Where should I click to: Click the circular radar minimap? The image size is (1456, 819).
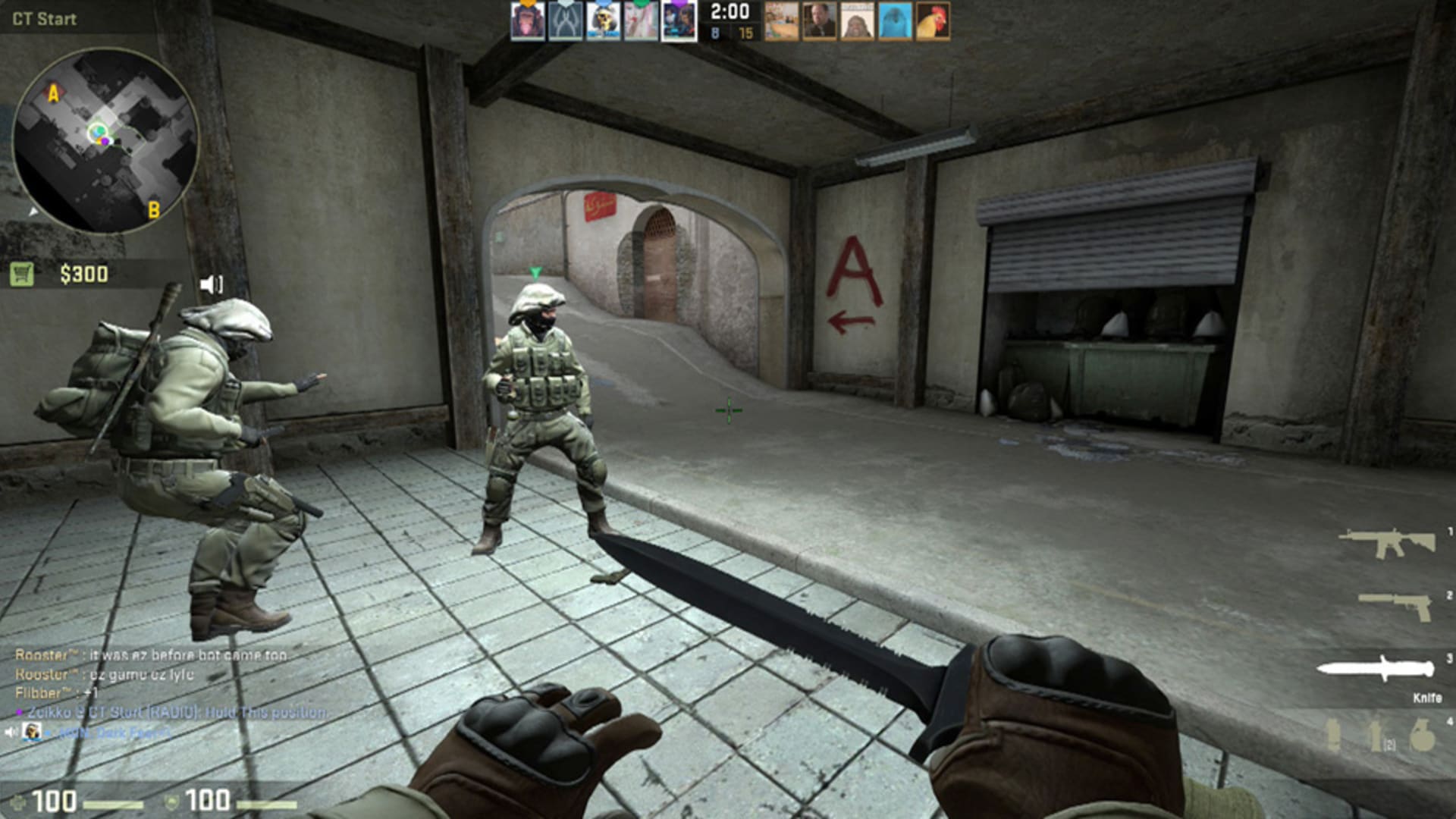106,141
